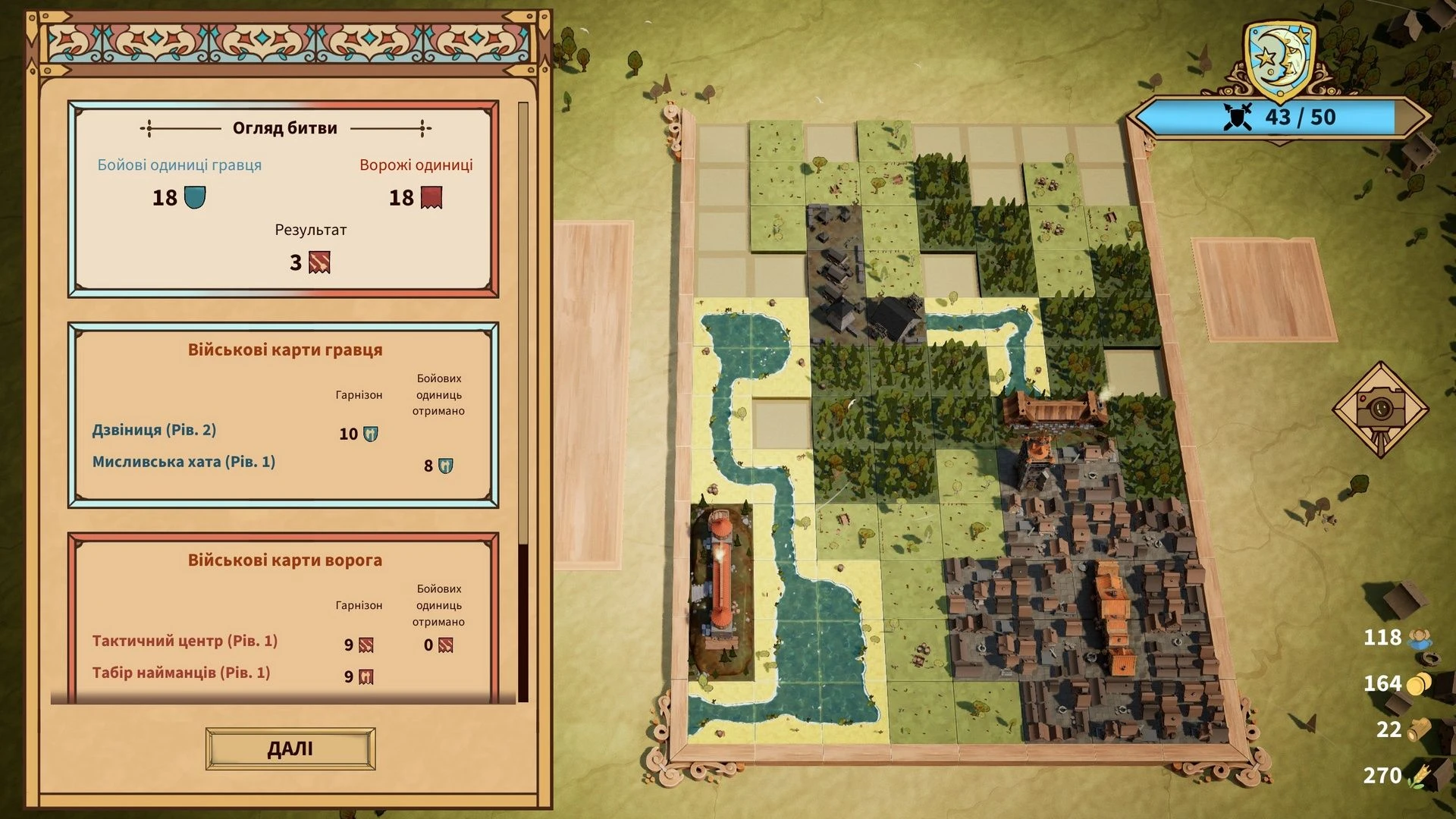The image size is (1456, 819).
Task: Select the Мисливська хата (Рів. 1) row
Action: [x=184, y=463]
